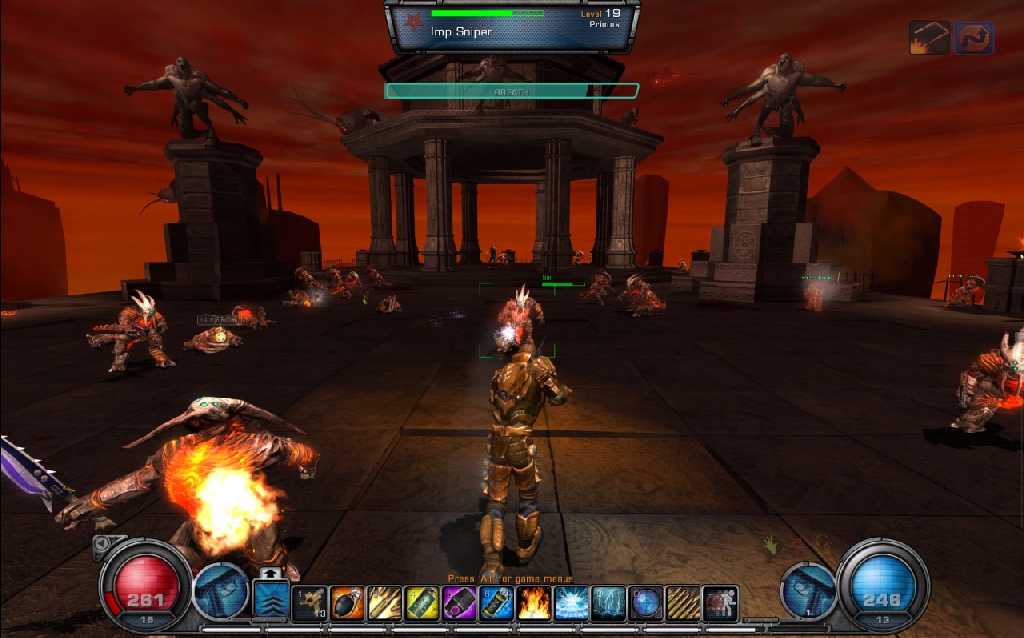The width and height of the screenshot is (1024, 638).
Task: Click the winding arrow status icon
Action: [x=974, y=38]
